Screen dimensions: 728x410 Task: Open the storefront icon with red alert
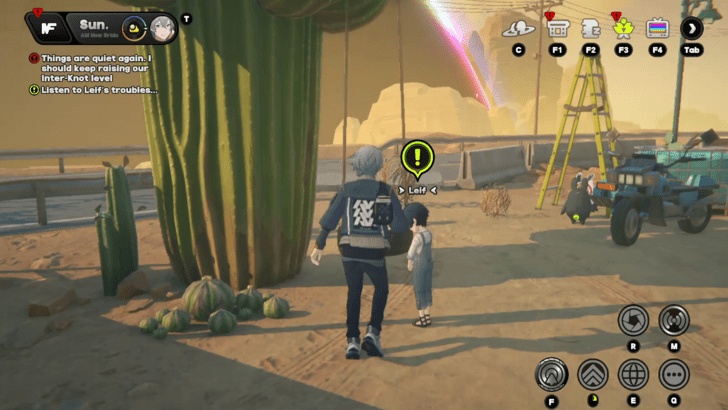[x=558, y=28]
